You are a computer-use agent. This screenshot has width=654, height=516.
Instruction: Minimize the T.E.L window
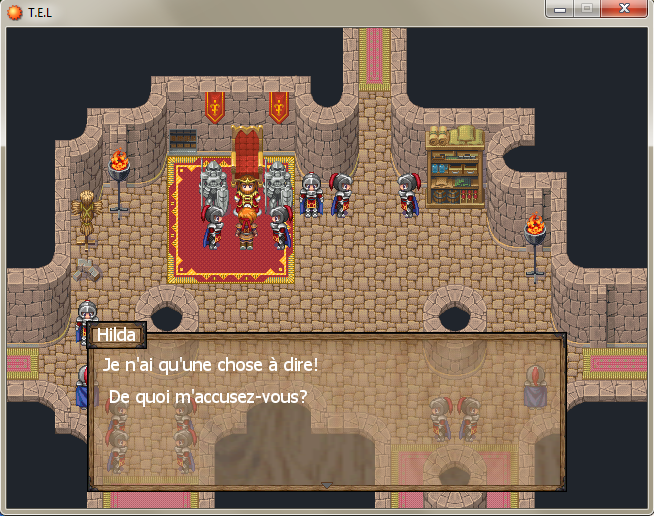(x=560, y=9)
